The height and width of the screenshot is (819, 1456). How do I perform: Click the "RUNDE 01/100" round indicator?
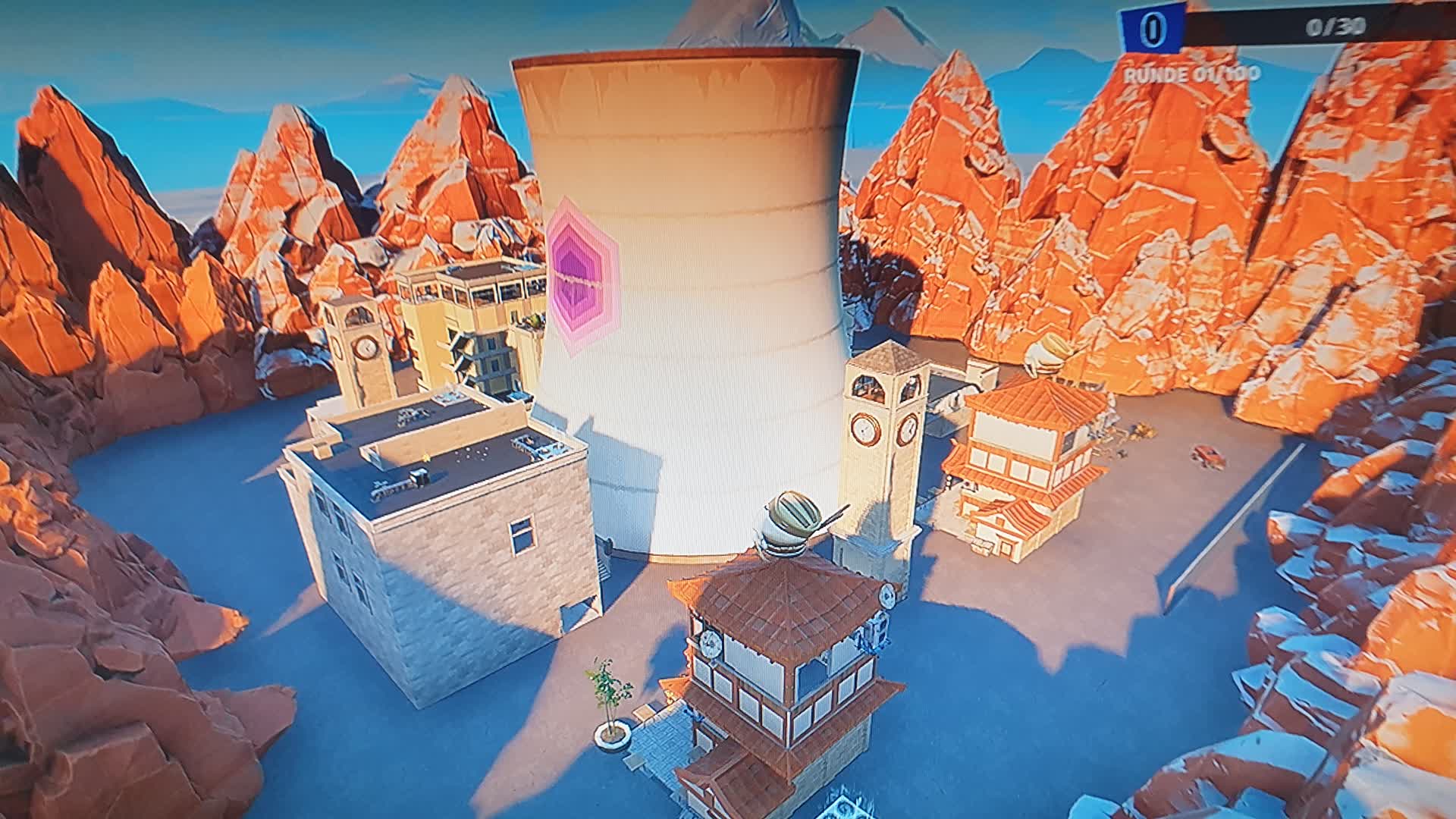tap(1191, 74)
